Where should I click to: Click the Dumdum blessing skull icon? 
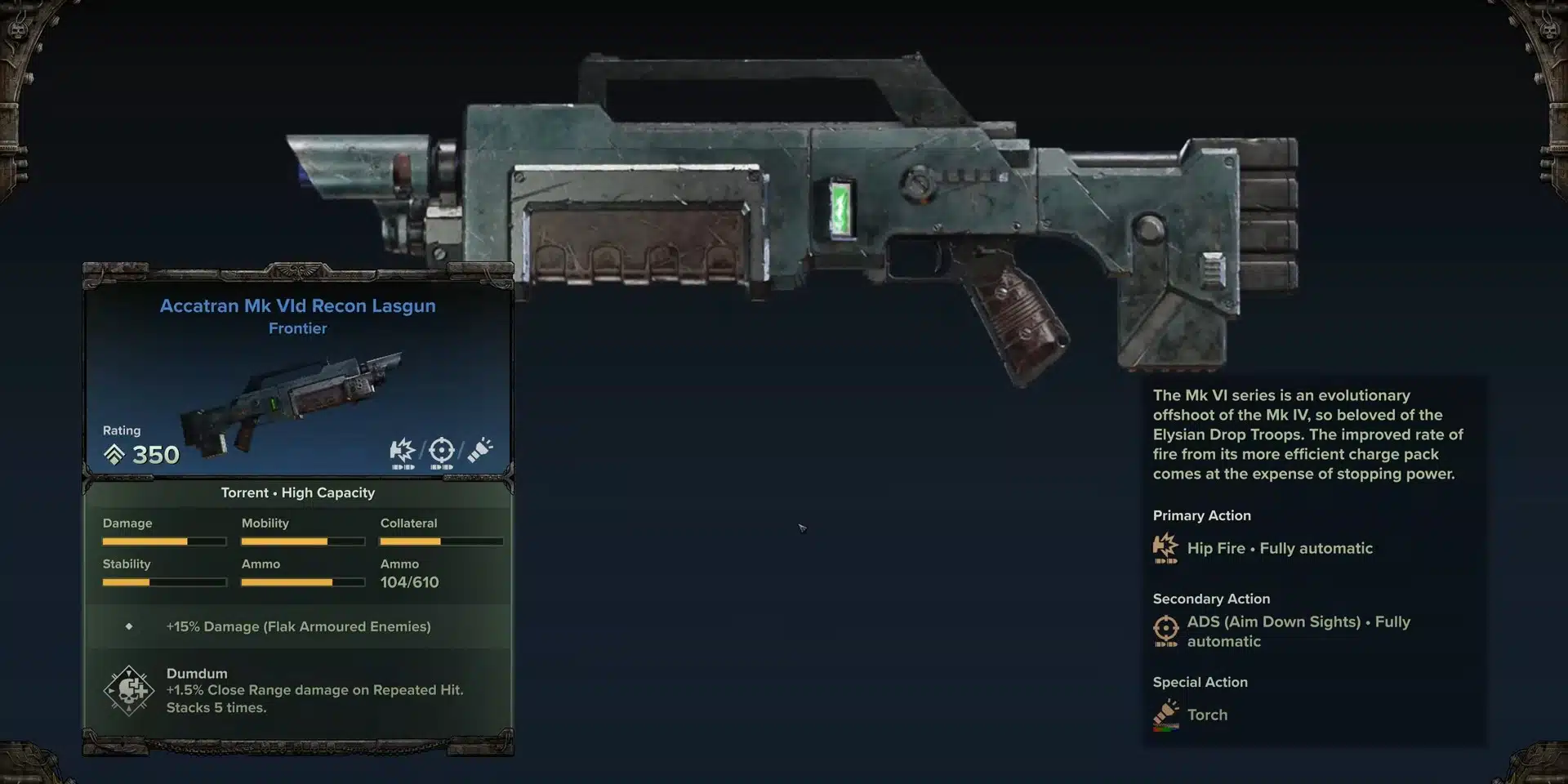tap(129, 690)
